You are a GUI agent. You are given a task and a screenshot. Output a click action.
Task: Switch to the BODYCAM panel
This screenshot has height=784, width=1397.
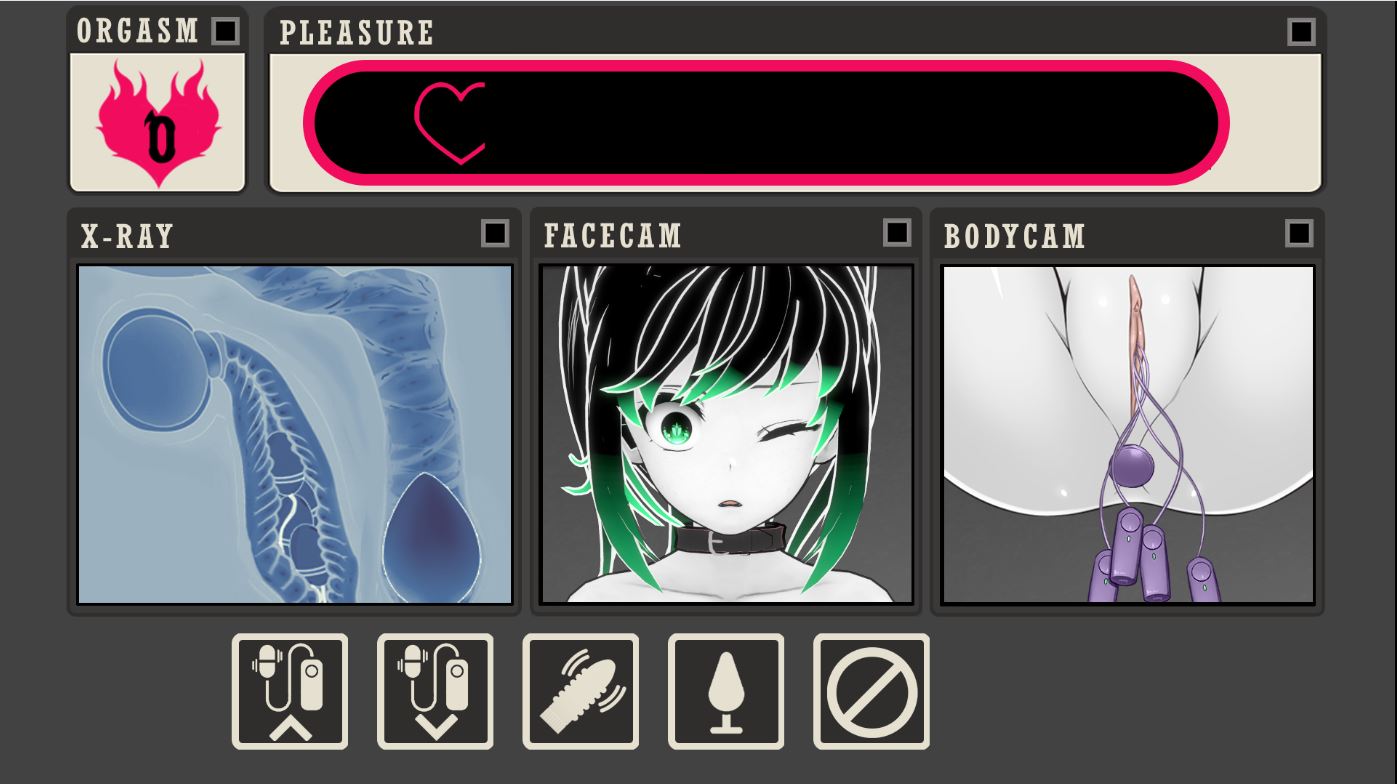pos(1127,434)
